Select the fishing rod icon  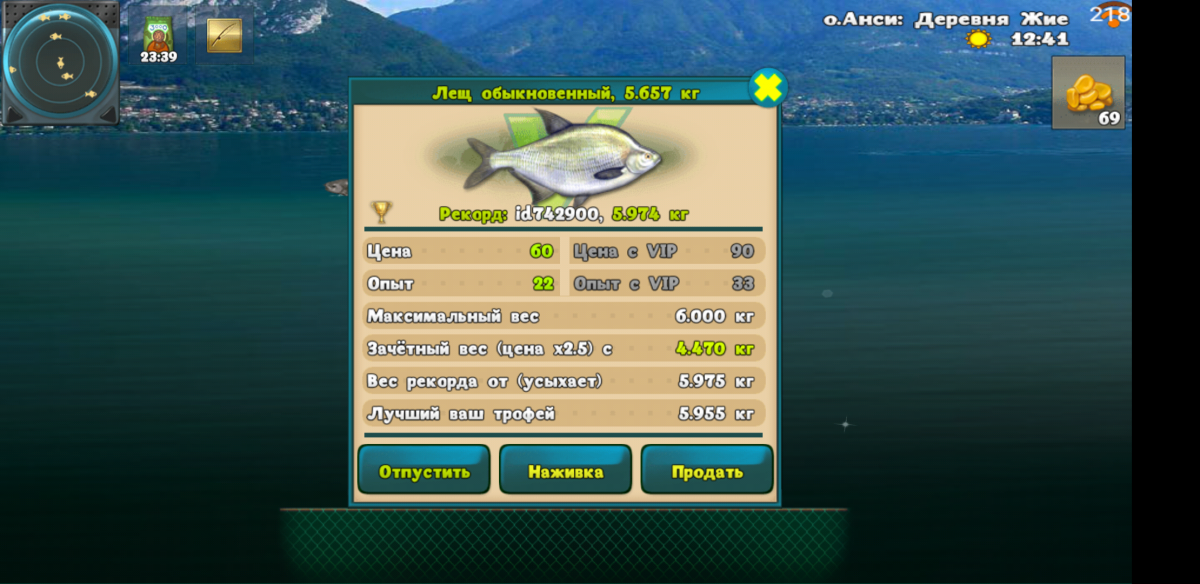(x=224, y=35)
